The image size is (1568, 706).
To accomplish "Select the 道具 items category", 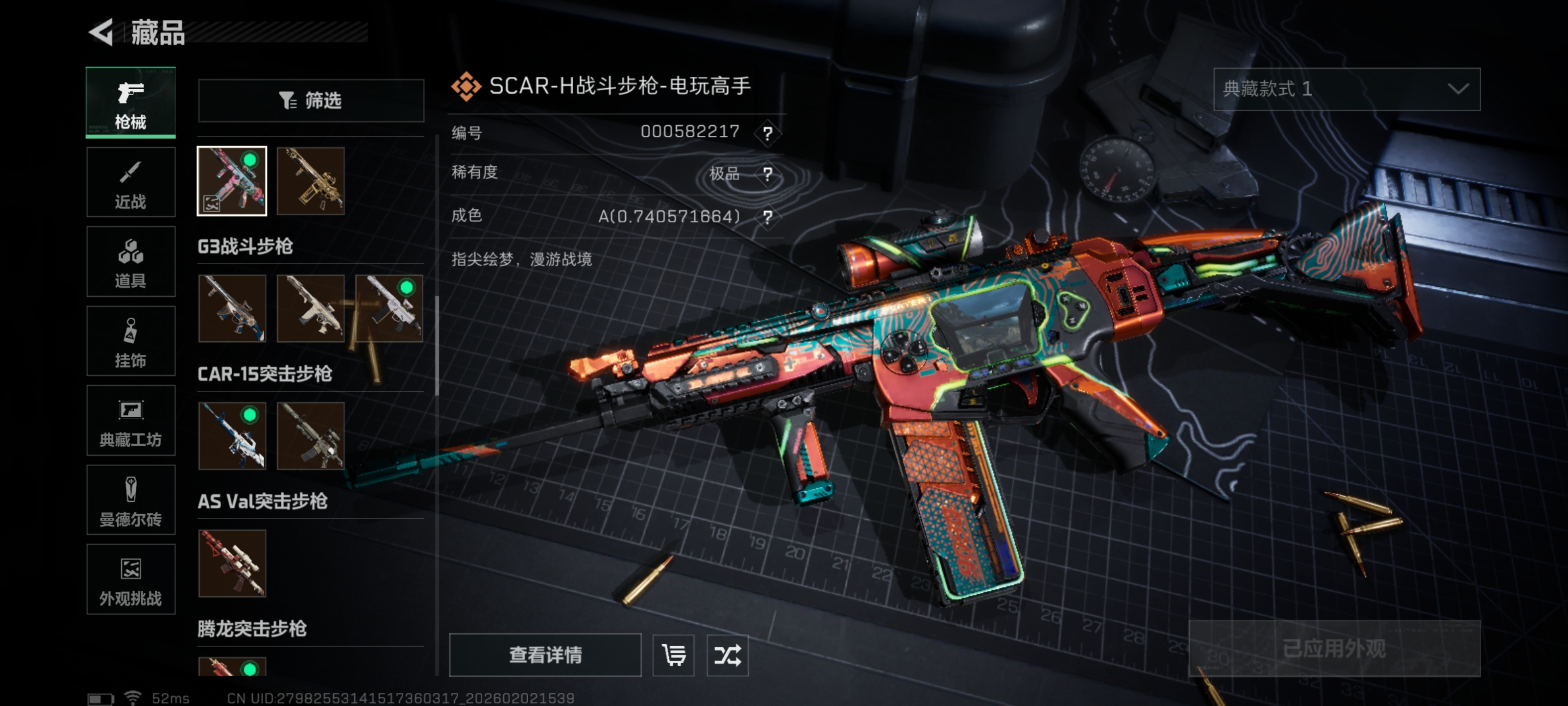I will click(x=131, y=262).
